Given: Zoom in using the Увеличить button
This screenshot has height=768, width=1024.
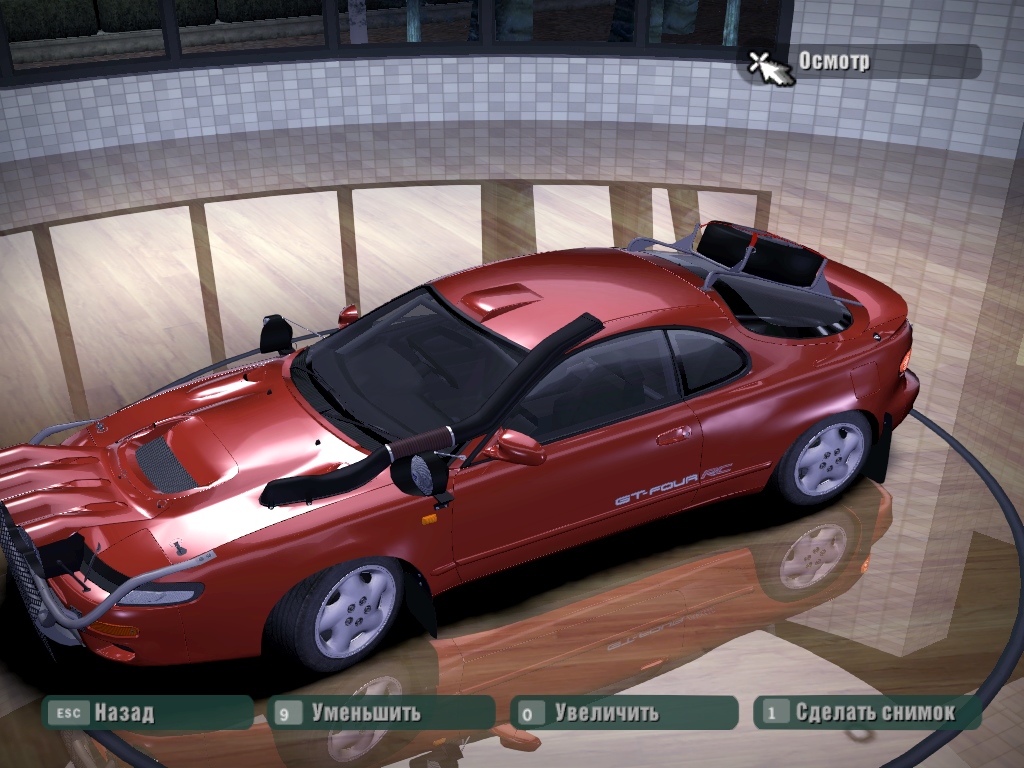Looking at the screenshot, I should pyautogui.click(x=622, y=713).
